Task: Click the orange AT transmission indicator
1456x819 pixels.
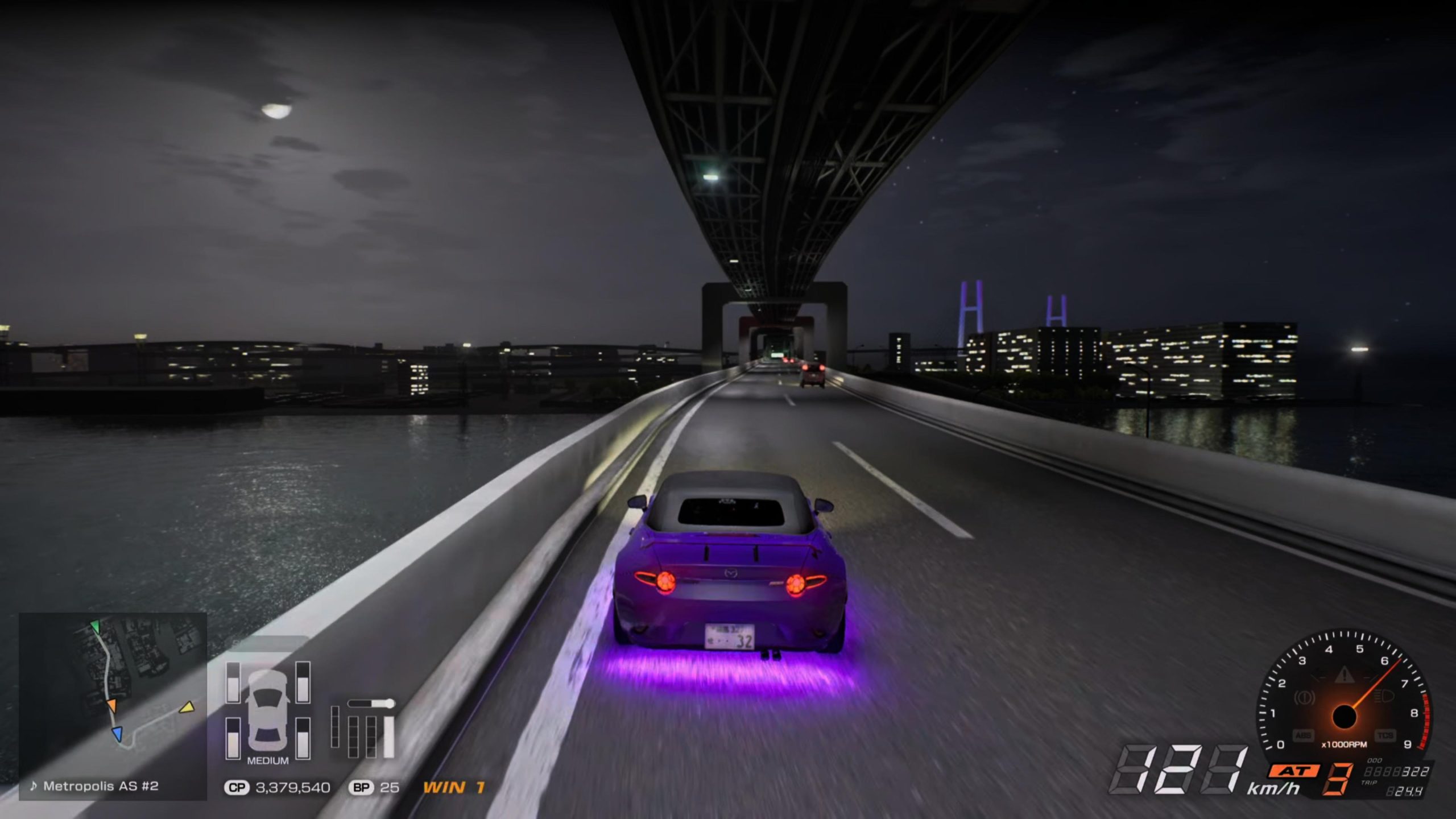Action: click(x=1293, y=771)
